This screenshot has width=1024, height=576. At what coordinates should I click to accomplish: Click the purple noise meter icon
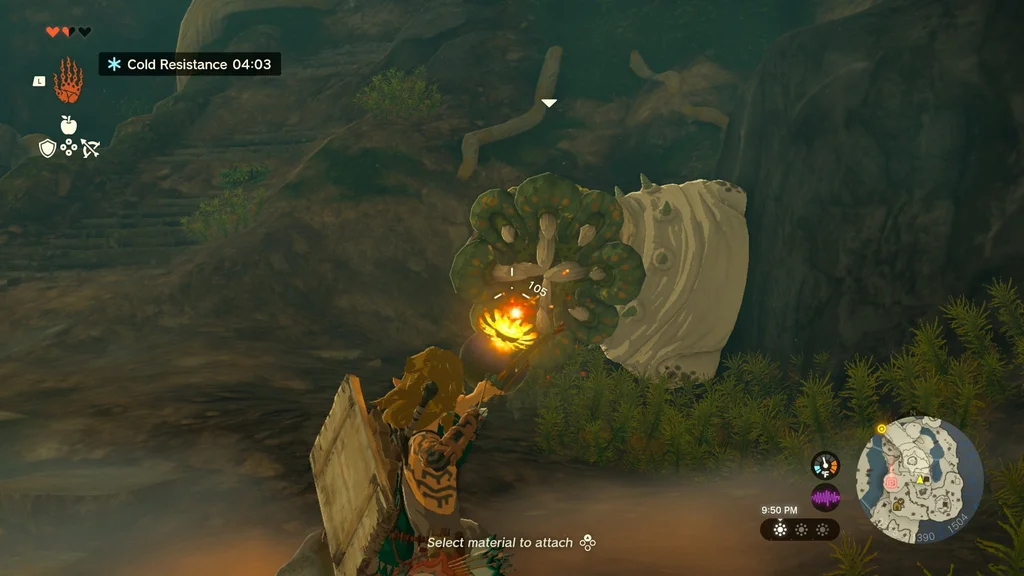tap(825, 497)
